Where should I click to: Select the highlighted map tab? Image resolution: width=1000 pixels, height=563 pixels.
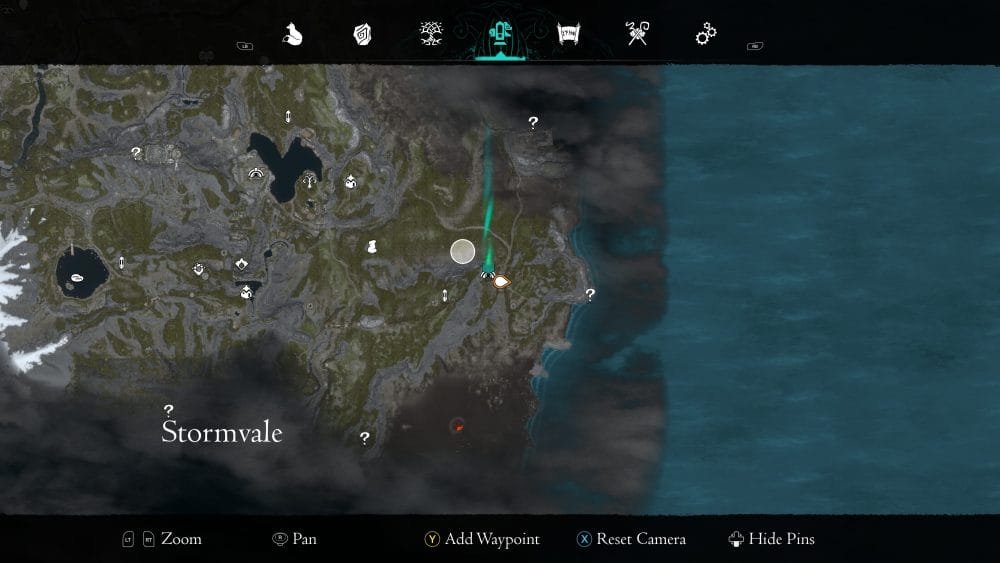pos(499,35)
